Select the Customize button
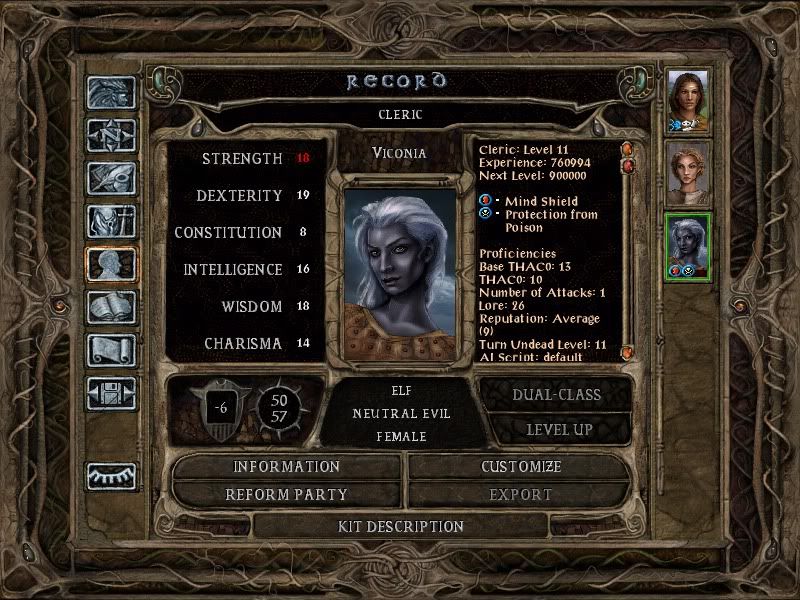This screenshot has height=600, width=800. [521, 466]
